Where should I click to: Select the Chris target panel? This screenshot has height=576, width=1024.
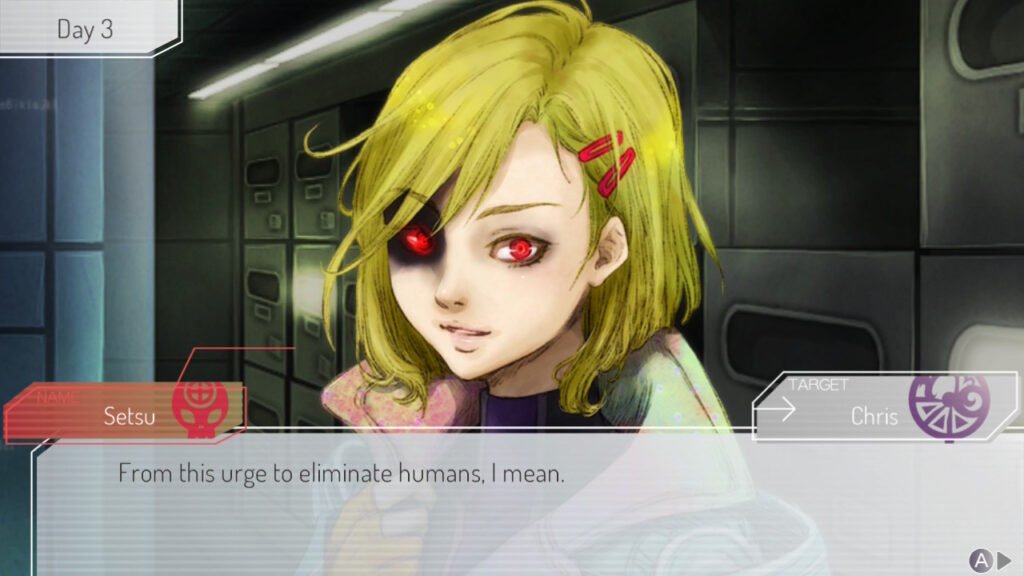pos(872,408)
